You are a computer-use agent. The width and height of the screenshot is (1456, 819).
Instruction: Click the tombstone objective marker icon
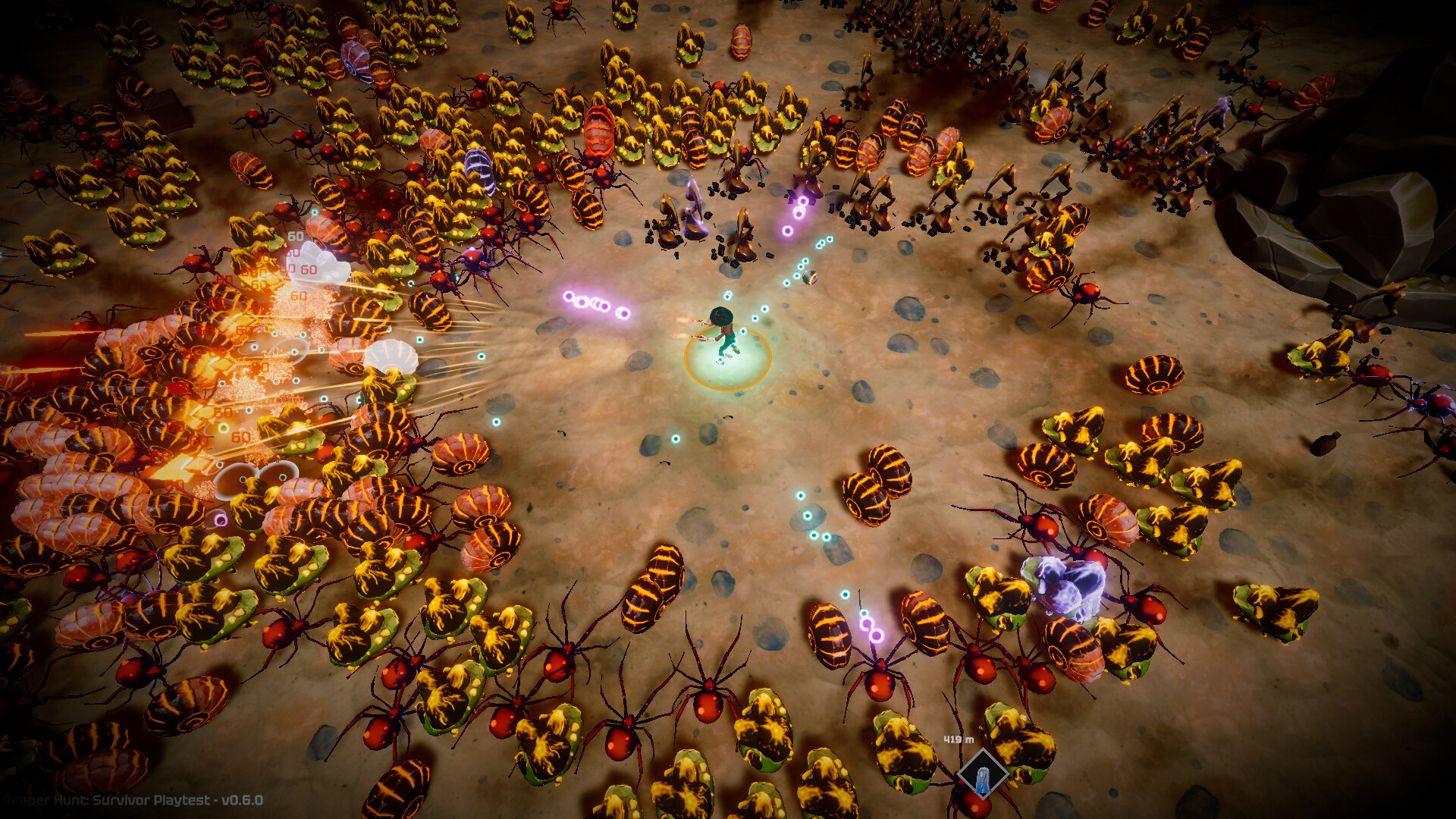click(984, 781)
